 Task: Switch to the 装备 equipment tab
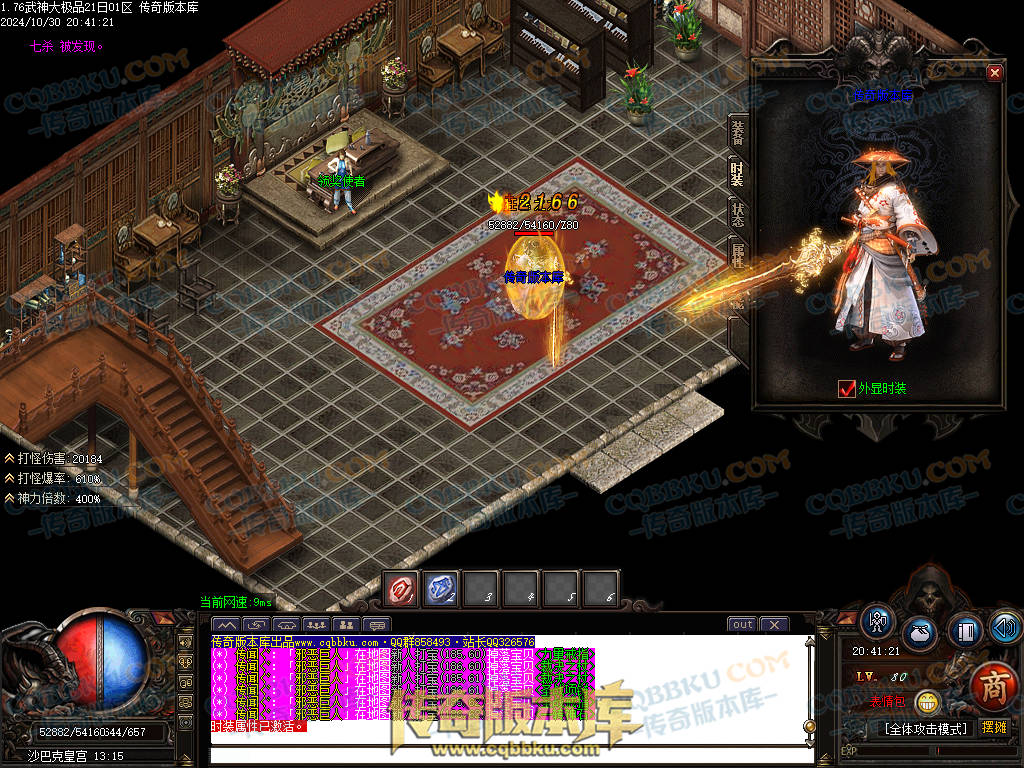(737, 132)
